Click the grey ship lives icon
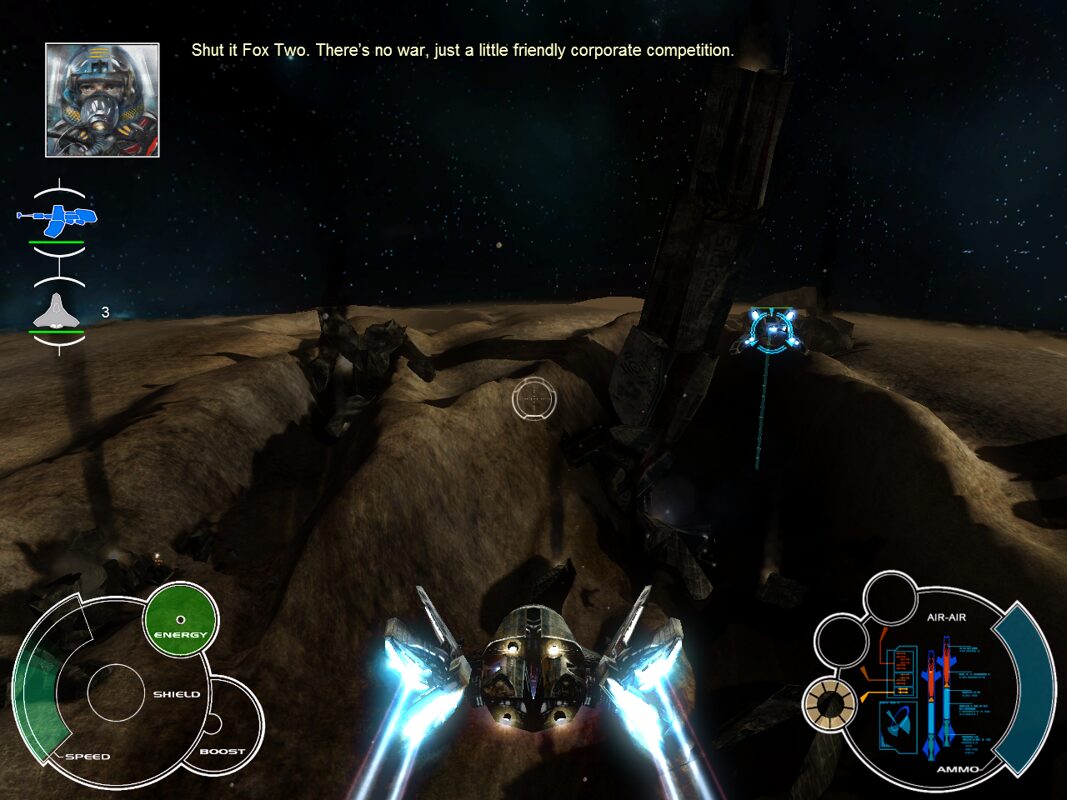 [x=57, y=314]
